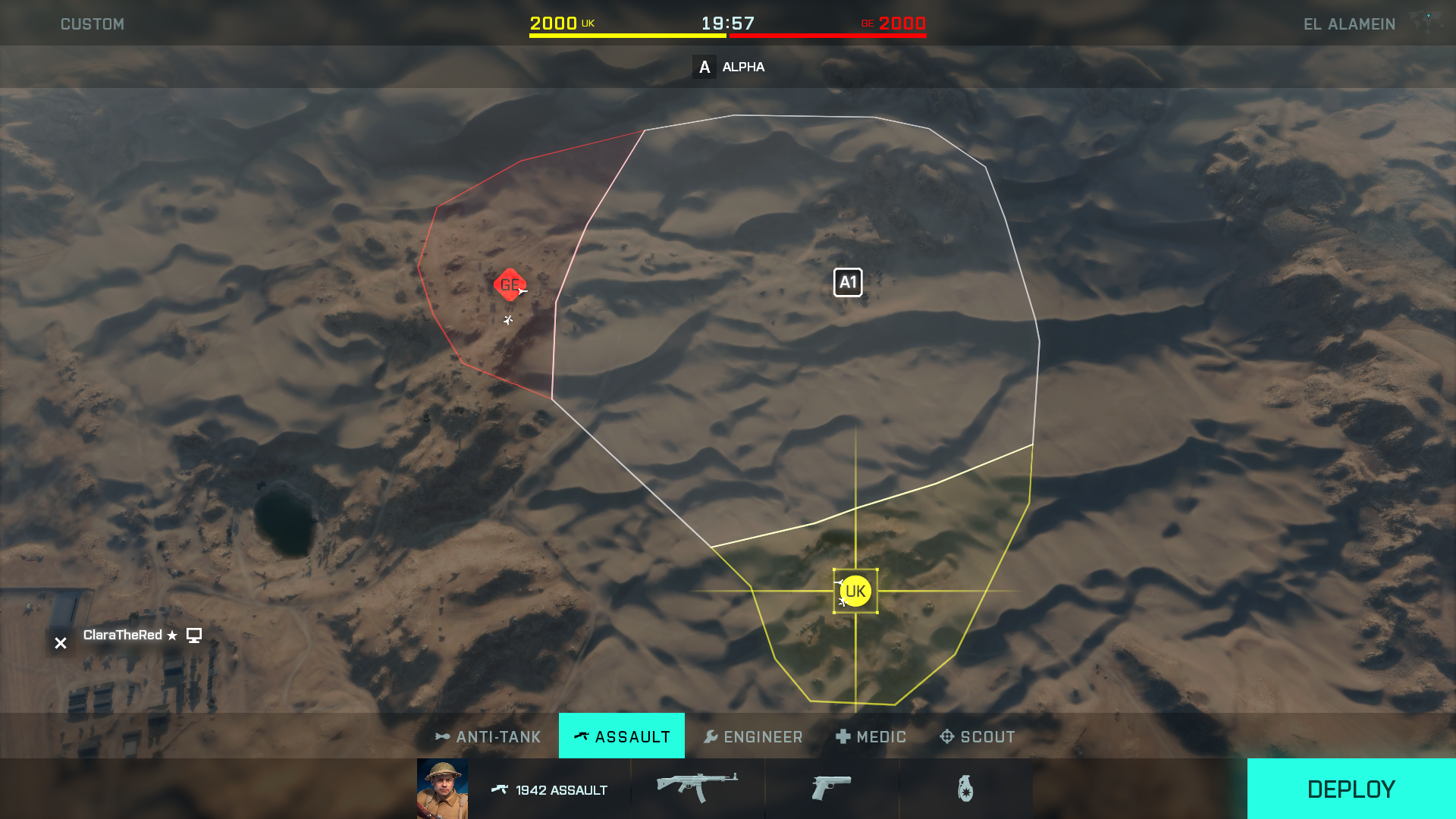1456x819 pixels.
Task: Select the UK headquarters spawn point
Action: pyautogui.click(x=855, y=589)
